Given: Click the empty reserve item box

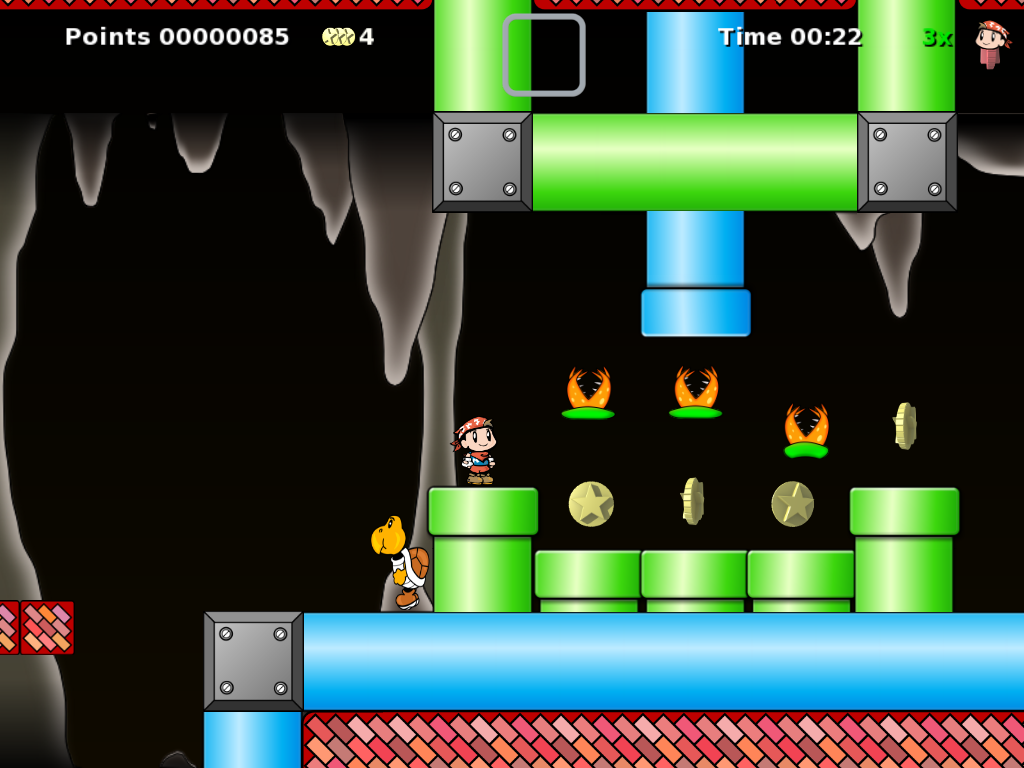Looking at the screenshot, I should pos(544,55).
